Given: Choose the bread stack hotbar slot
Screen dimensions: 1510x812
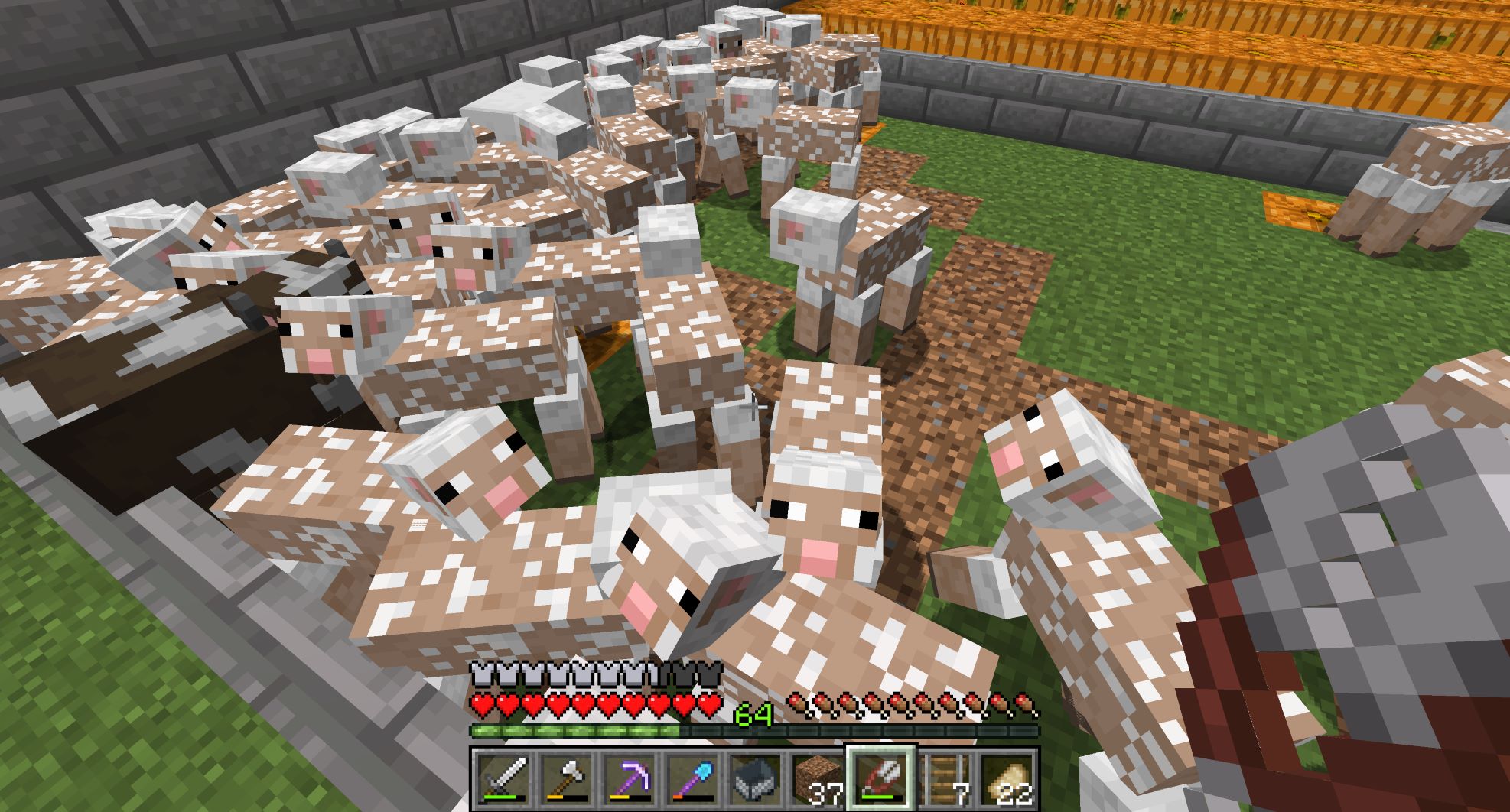Looking at the screenshot, I should [x=1006, y=780].
